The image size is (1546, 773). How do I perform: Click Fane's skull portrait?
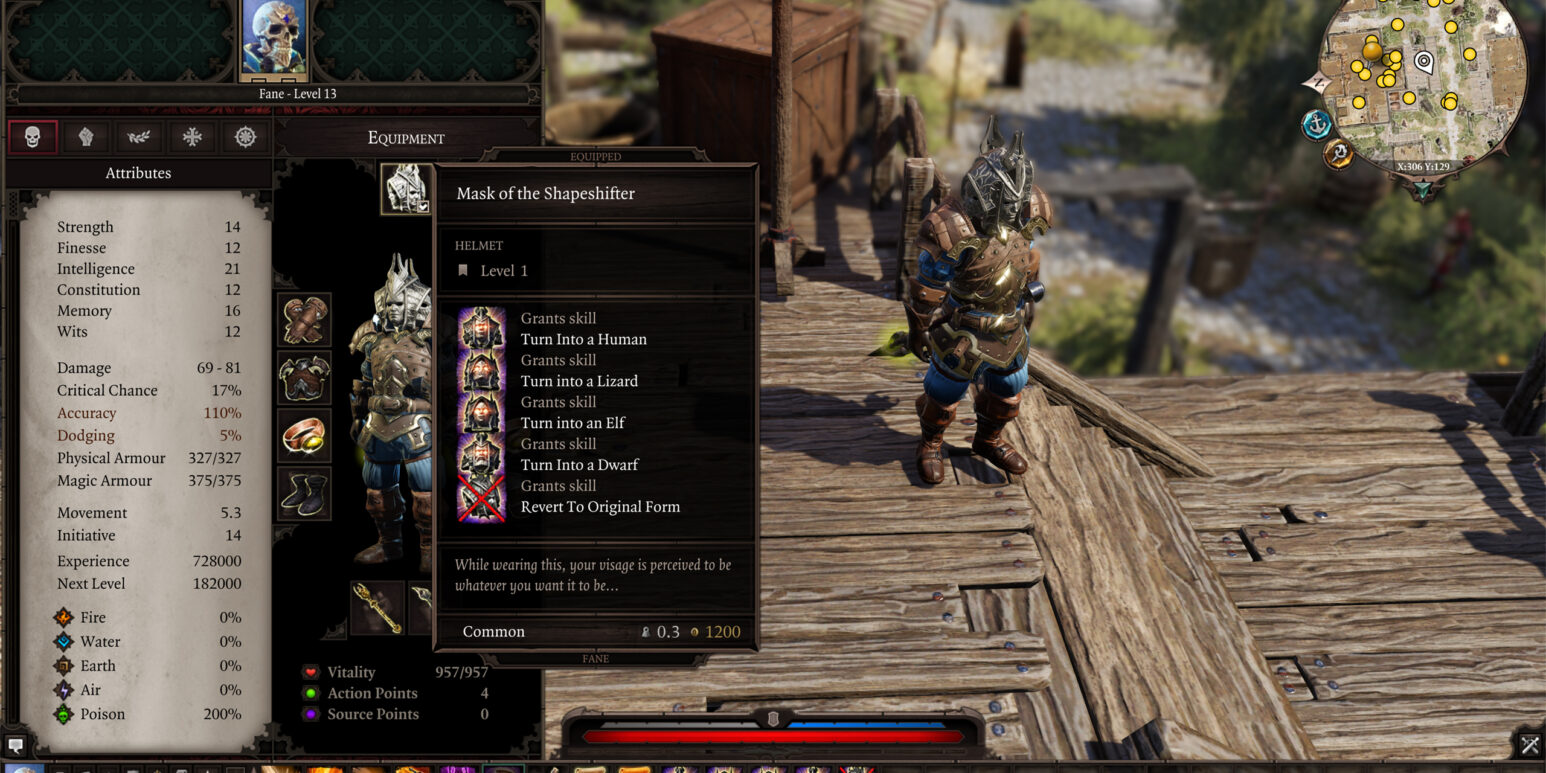tap(274, 38)
